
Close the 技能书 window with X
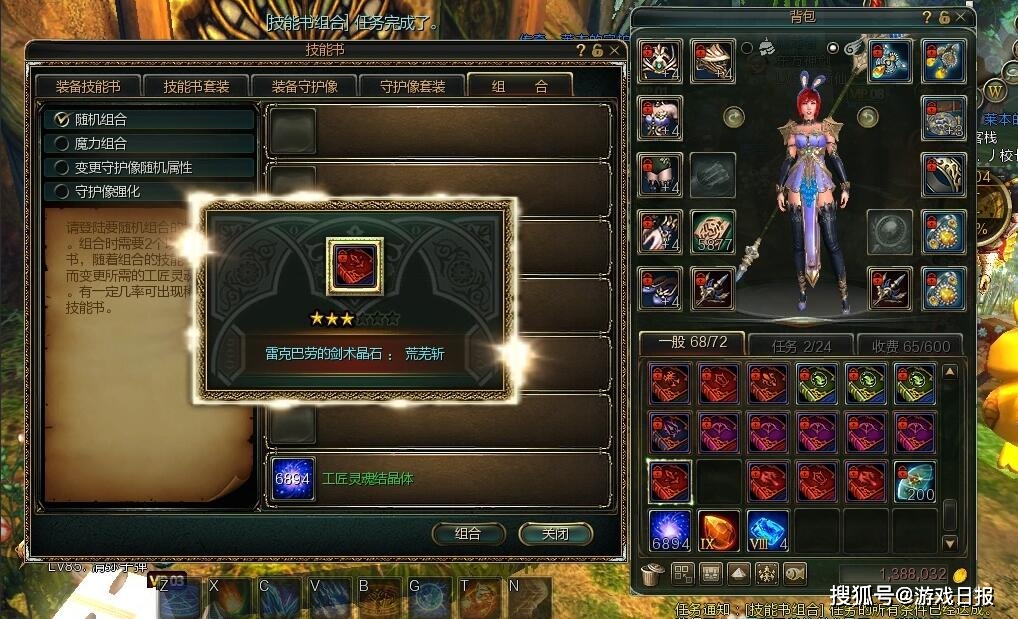click(x=615, y=49)
